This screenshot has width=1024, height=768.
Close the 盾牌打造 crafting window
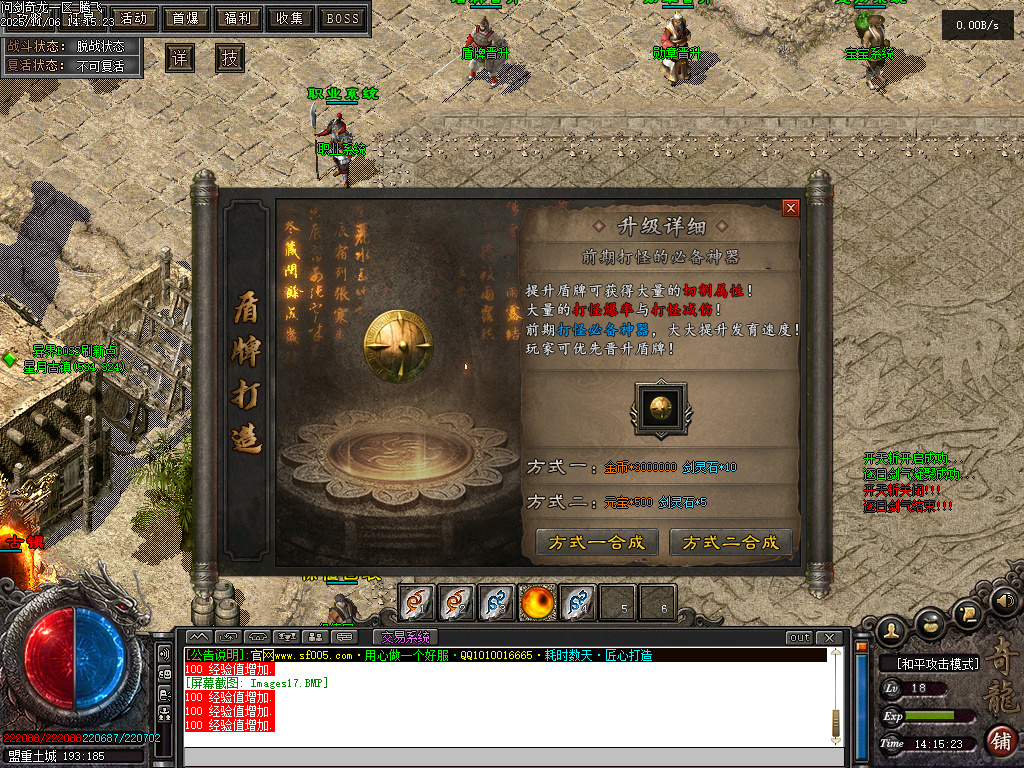tap(791, 208)
